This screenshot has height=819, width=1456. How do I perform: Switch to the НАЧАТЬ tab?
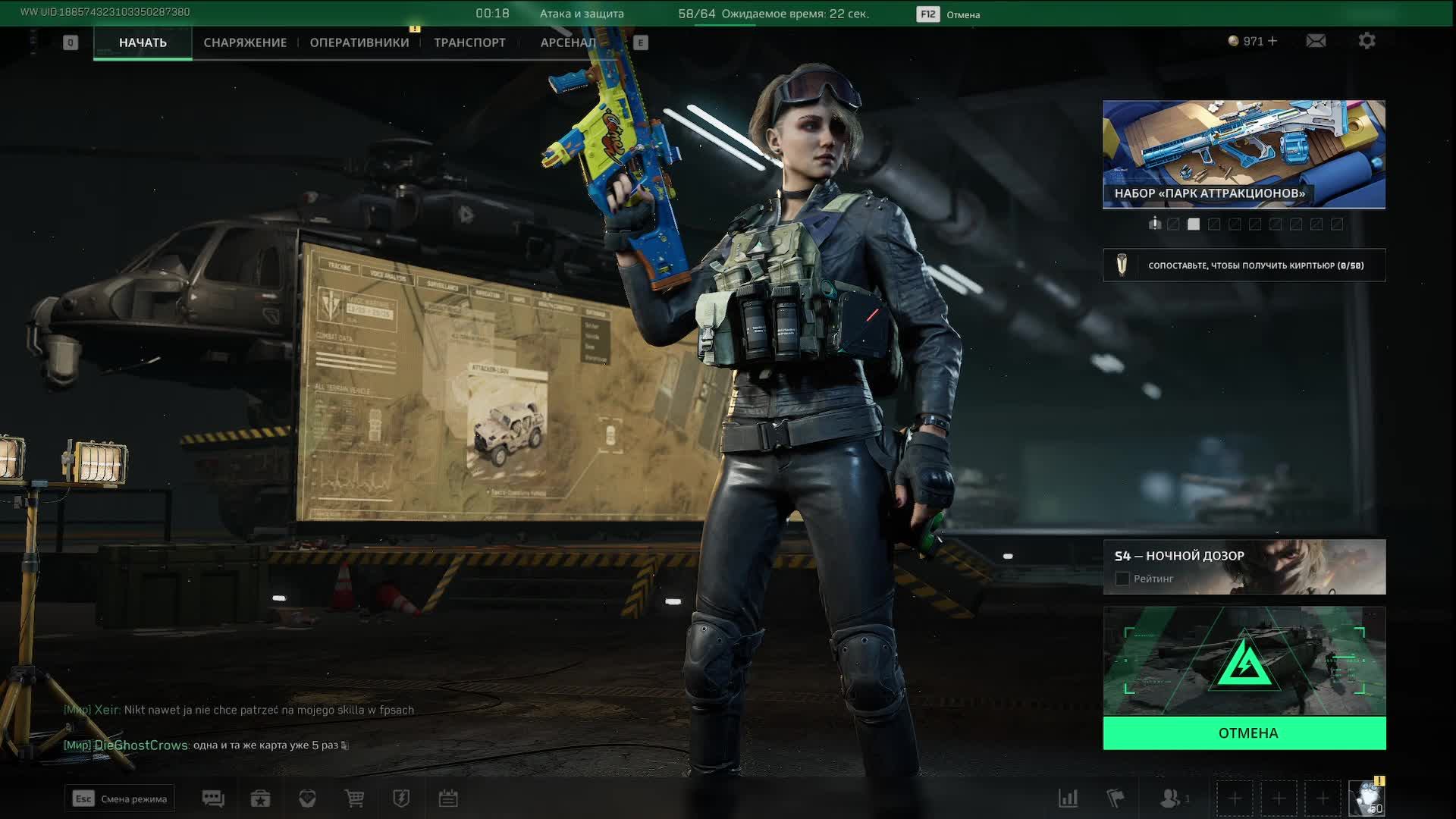(143, 42)
